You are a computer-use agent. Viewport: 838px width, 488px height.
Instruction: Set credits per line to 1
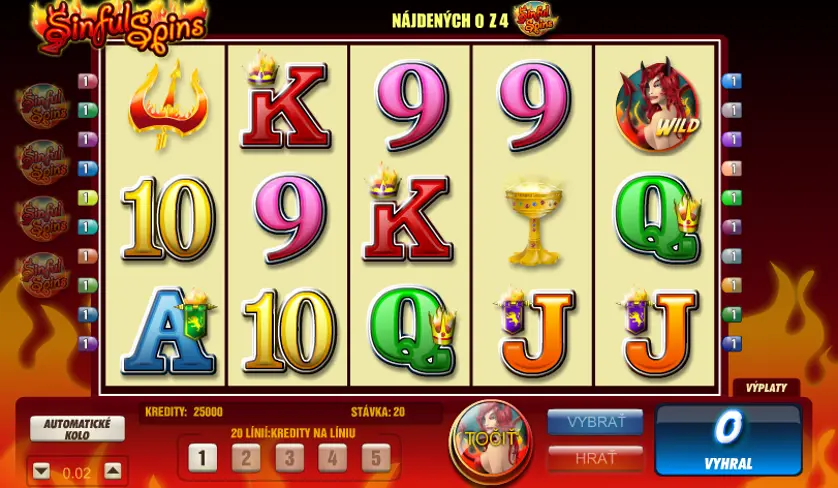(202, 458)
